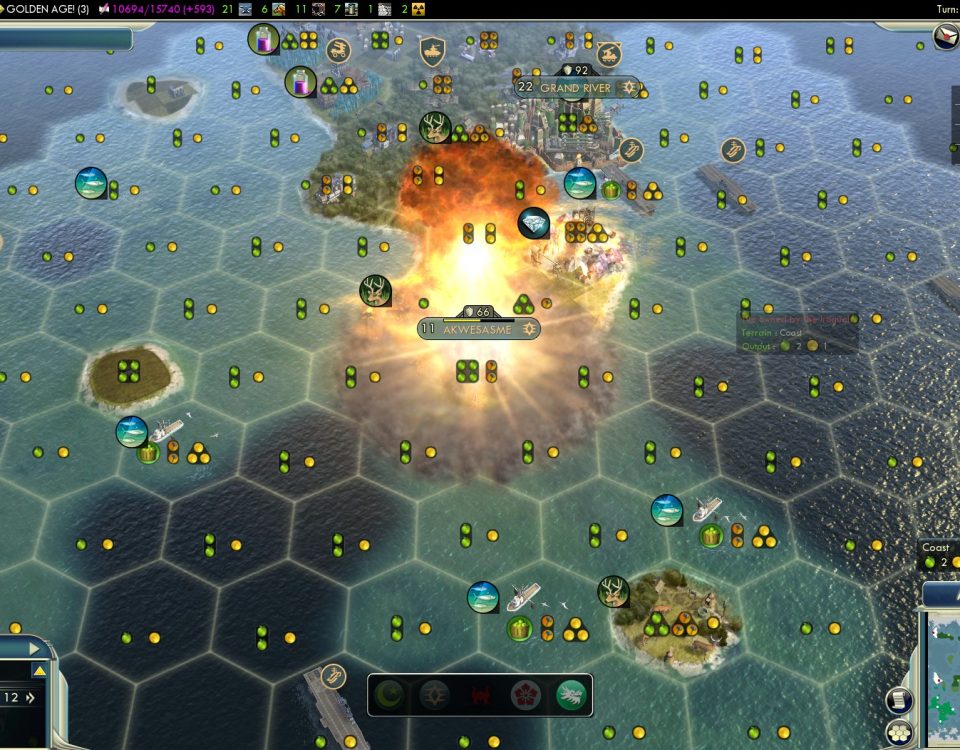Toggle the hex grid button beside the minimap
The image size is (960, 750).
point(900,733)
